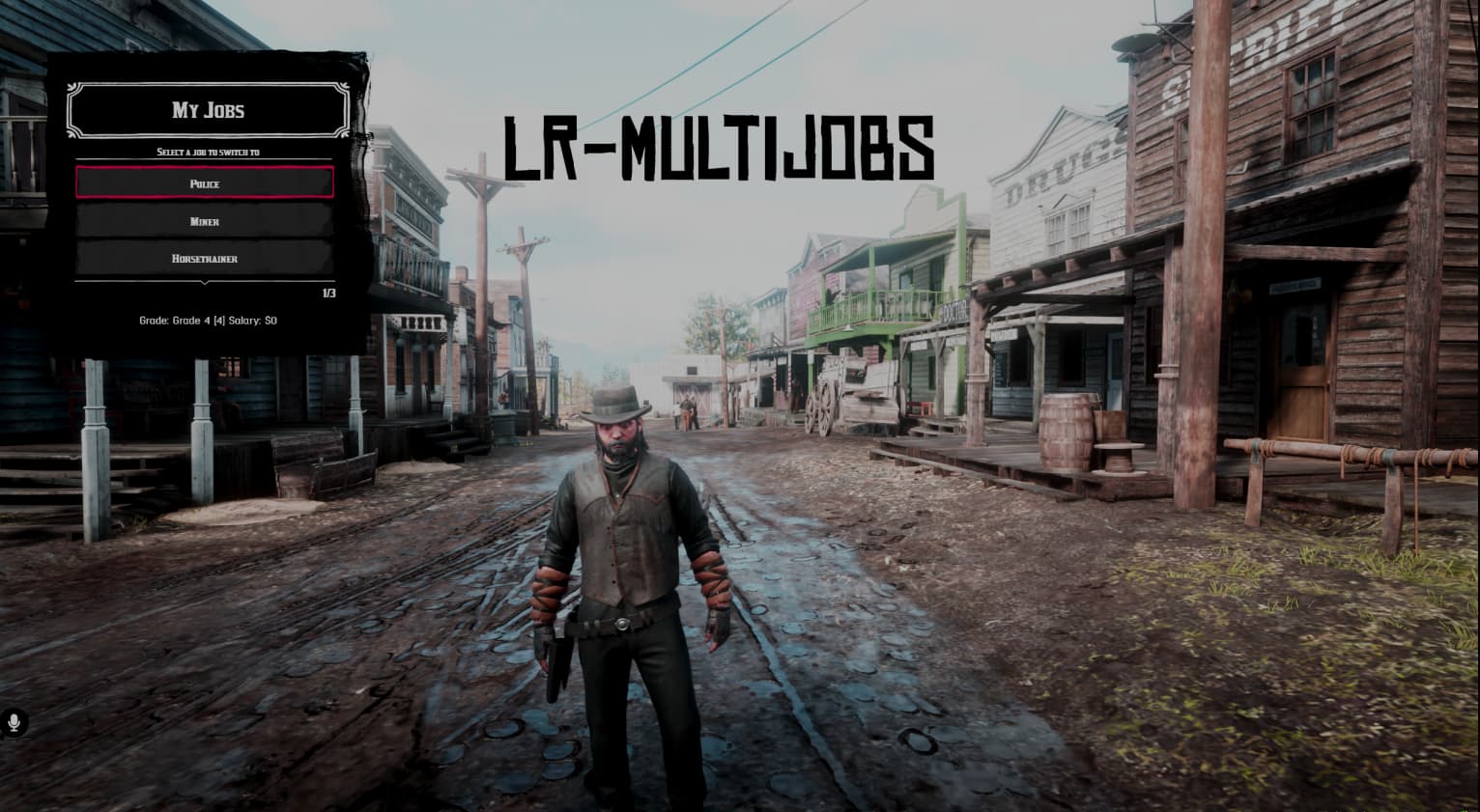Click the LR-MultiJobs title text

pyautogui.click(x=722, y=147)
